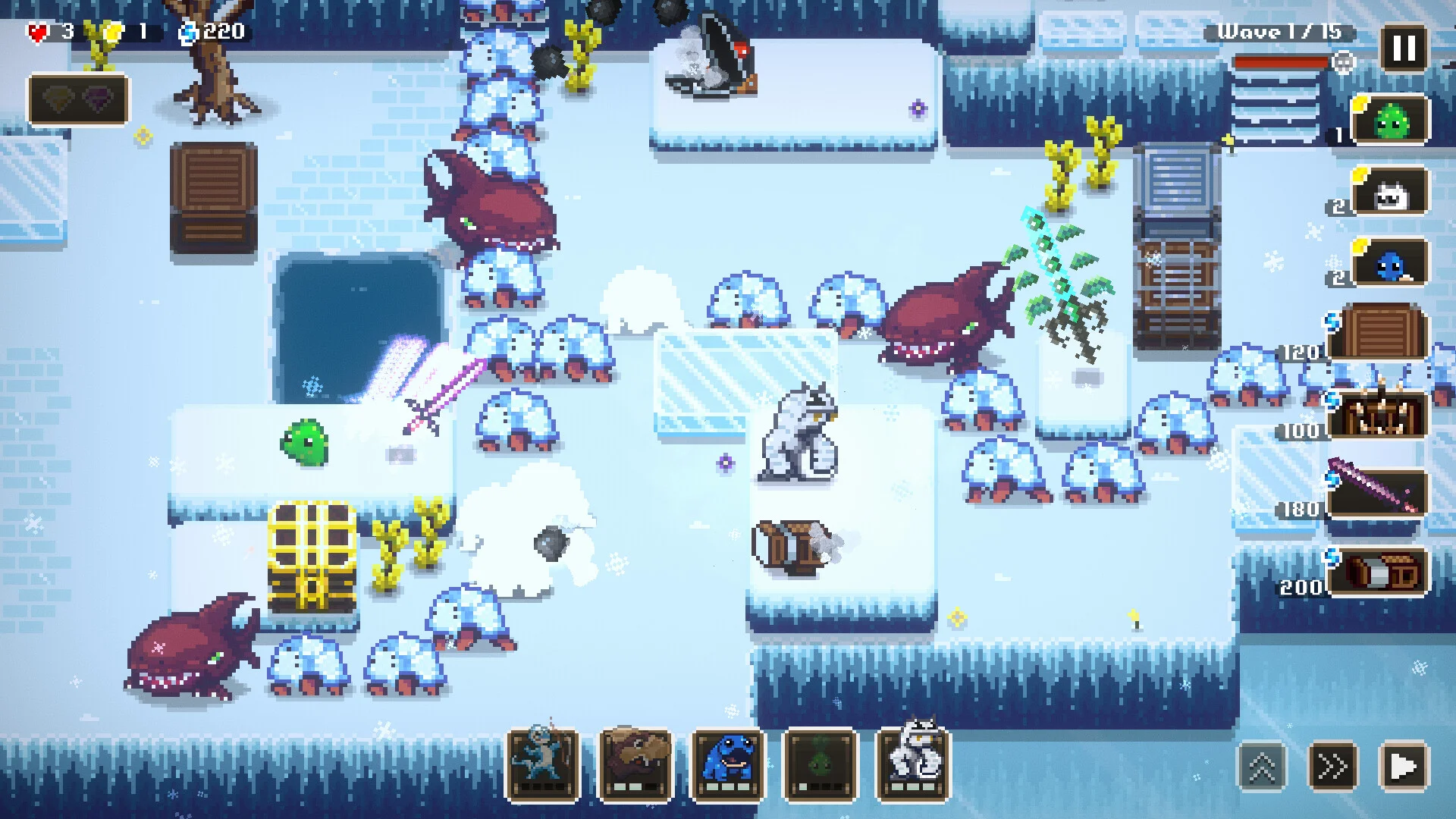The image size is (1456, 819).
Task: Select the green slime shop unit
Action: click(1390, 120)
